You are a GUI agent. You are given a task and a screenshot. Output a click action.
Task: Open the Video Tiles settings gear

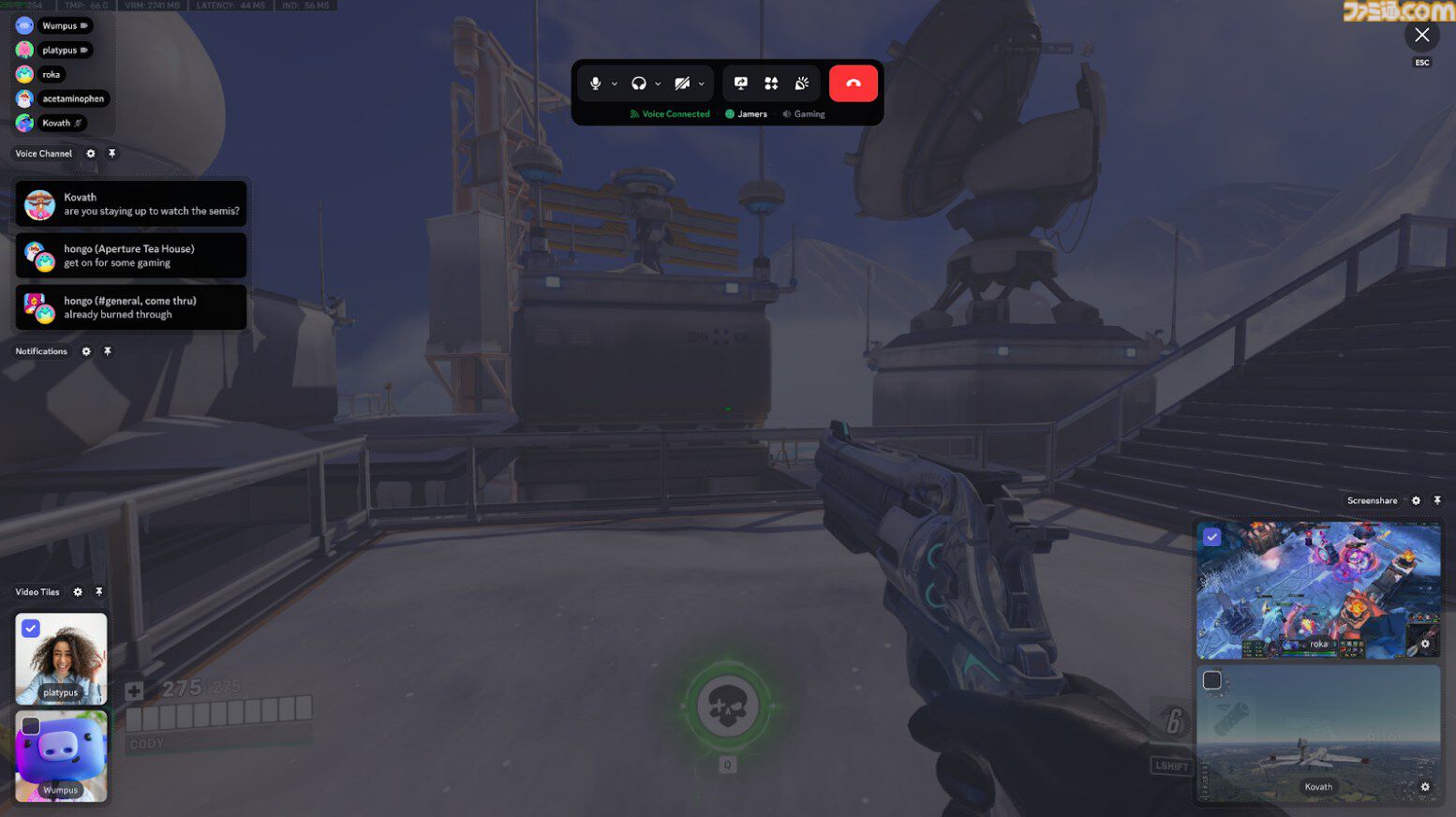pos(79,591)
